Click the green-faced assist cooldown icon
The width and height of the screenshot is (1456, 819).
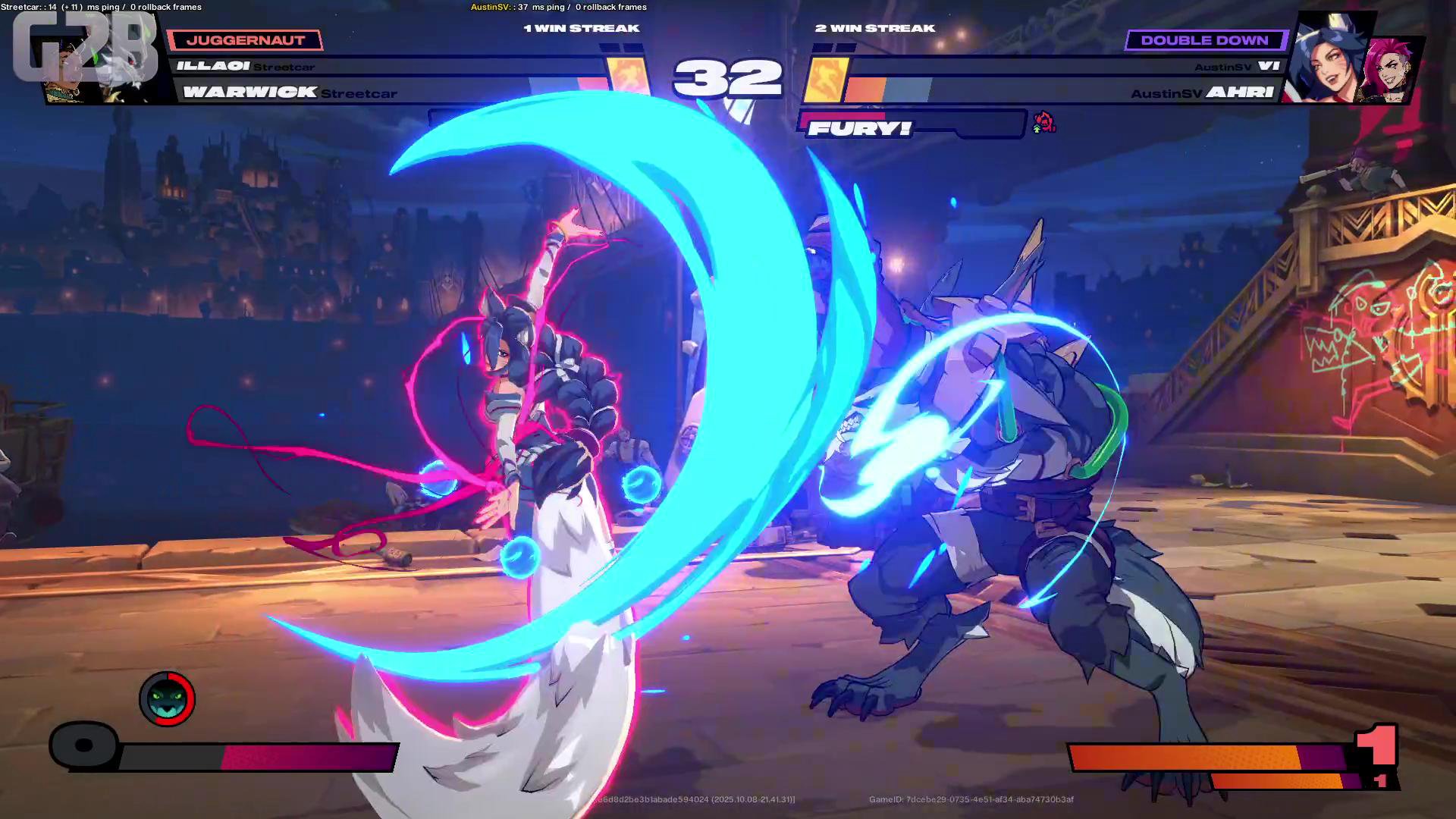[167, 698]
